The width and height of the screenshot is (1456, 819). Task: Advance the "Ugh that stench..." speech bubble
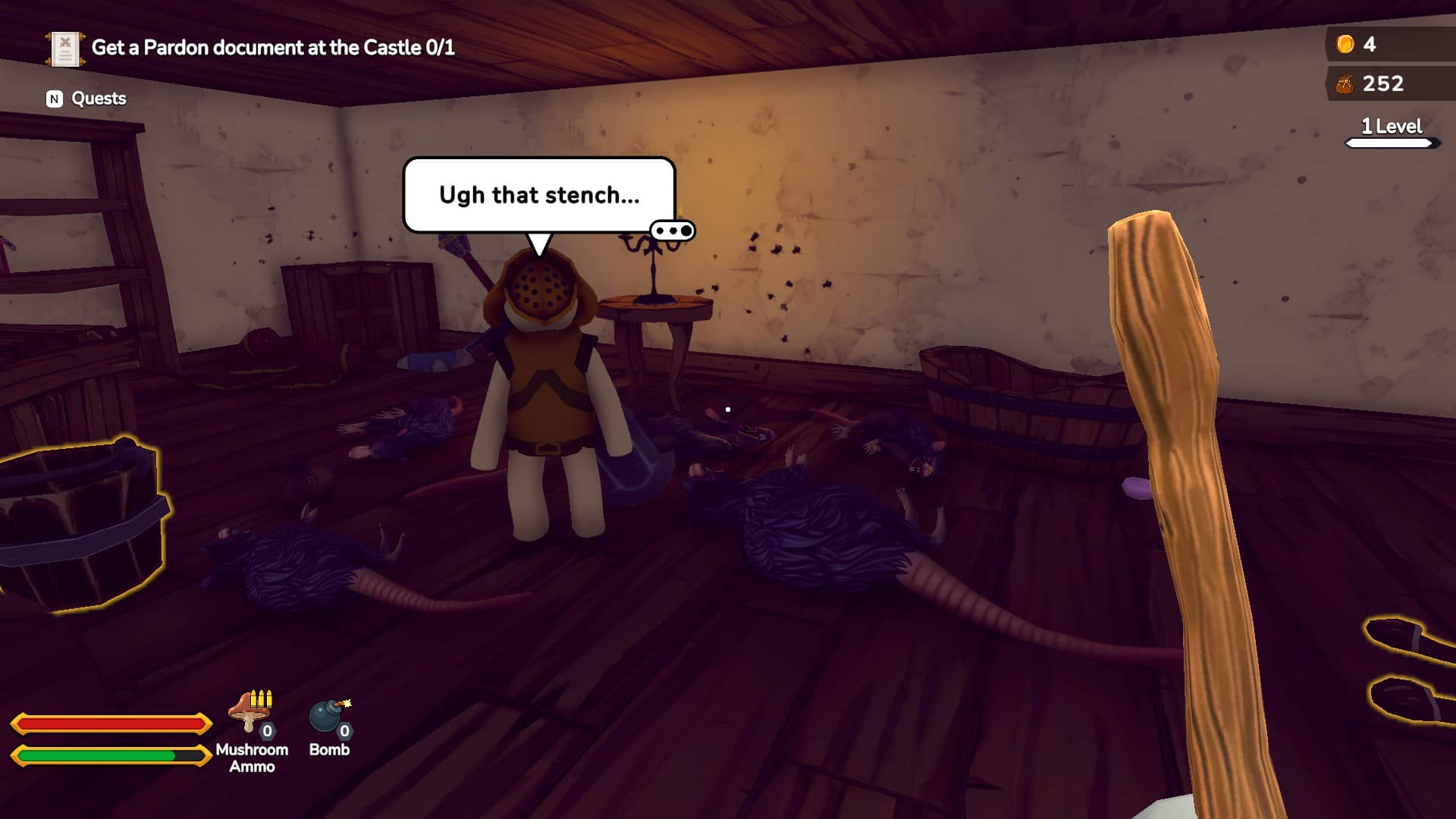538,195
